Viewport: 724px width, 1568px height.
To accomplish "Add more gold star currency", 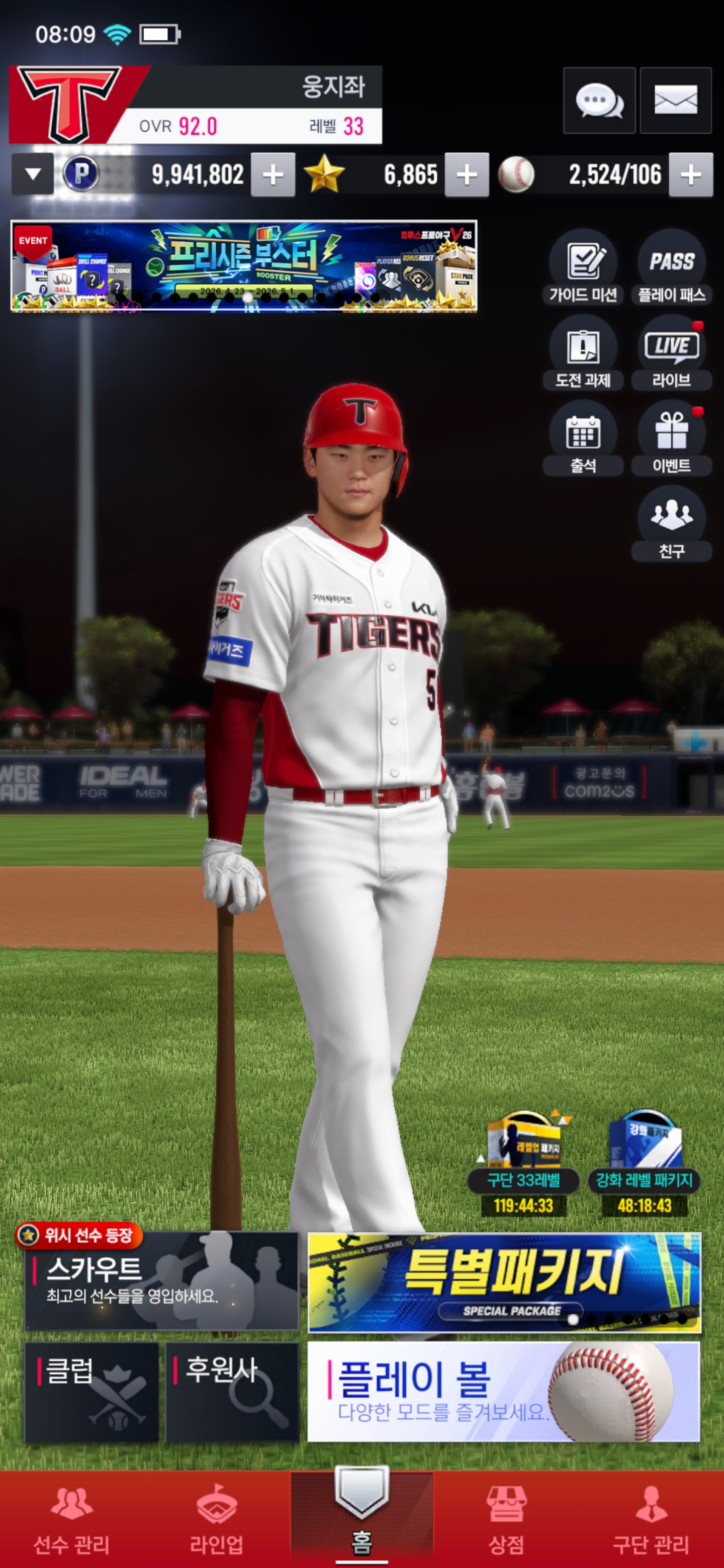I will (x=467, y=175).
